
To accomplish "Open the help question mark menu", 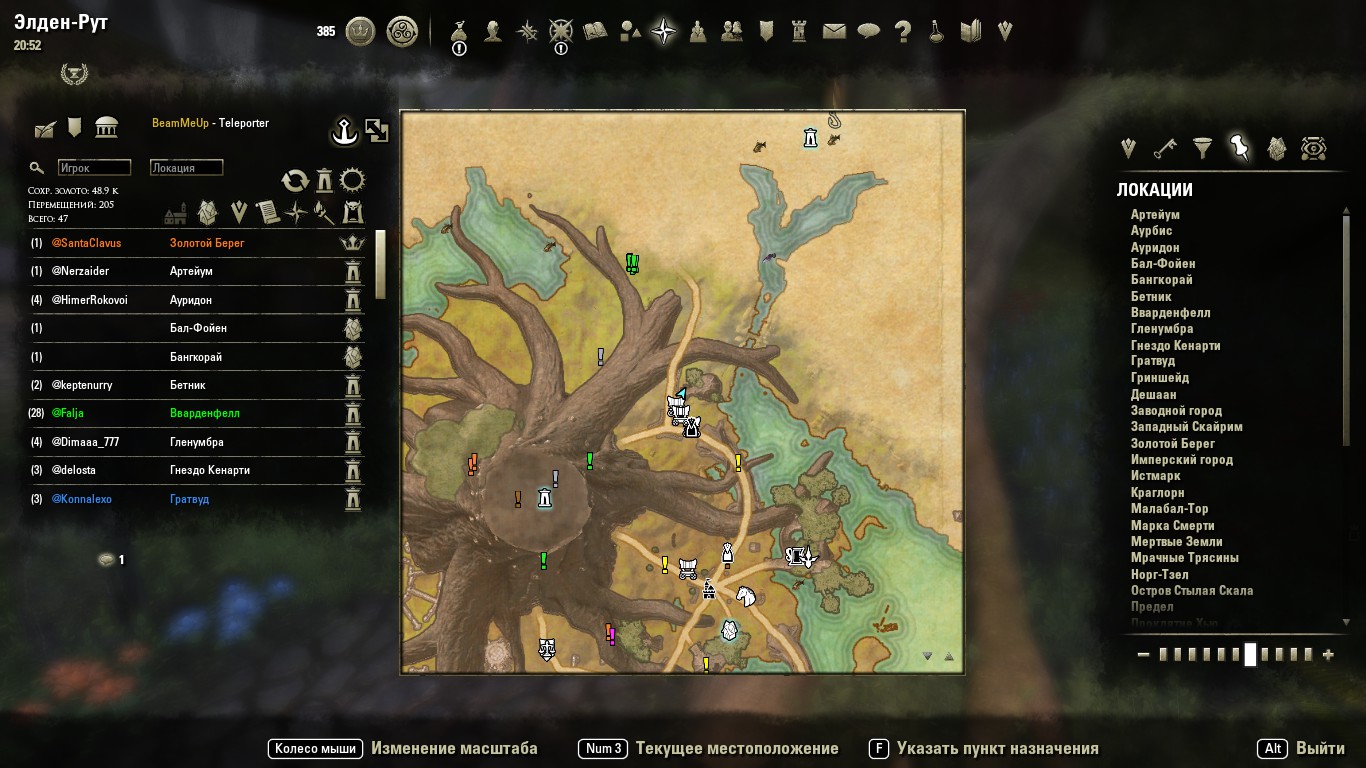I will pyautogui.click(x=902, y=32).
